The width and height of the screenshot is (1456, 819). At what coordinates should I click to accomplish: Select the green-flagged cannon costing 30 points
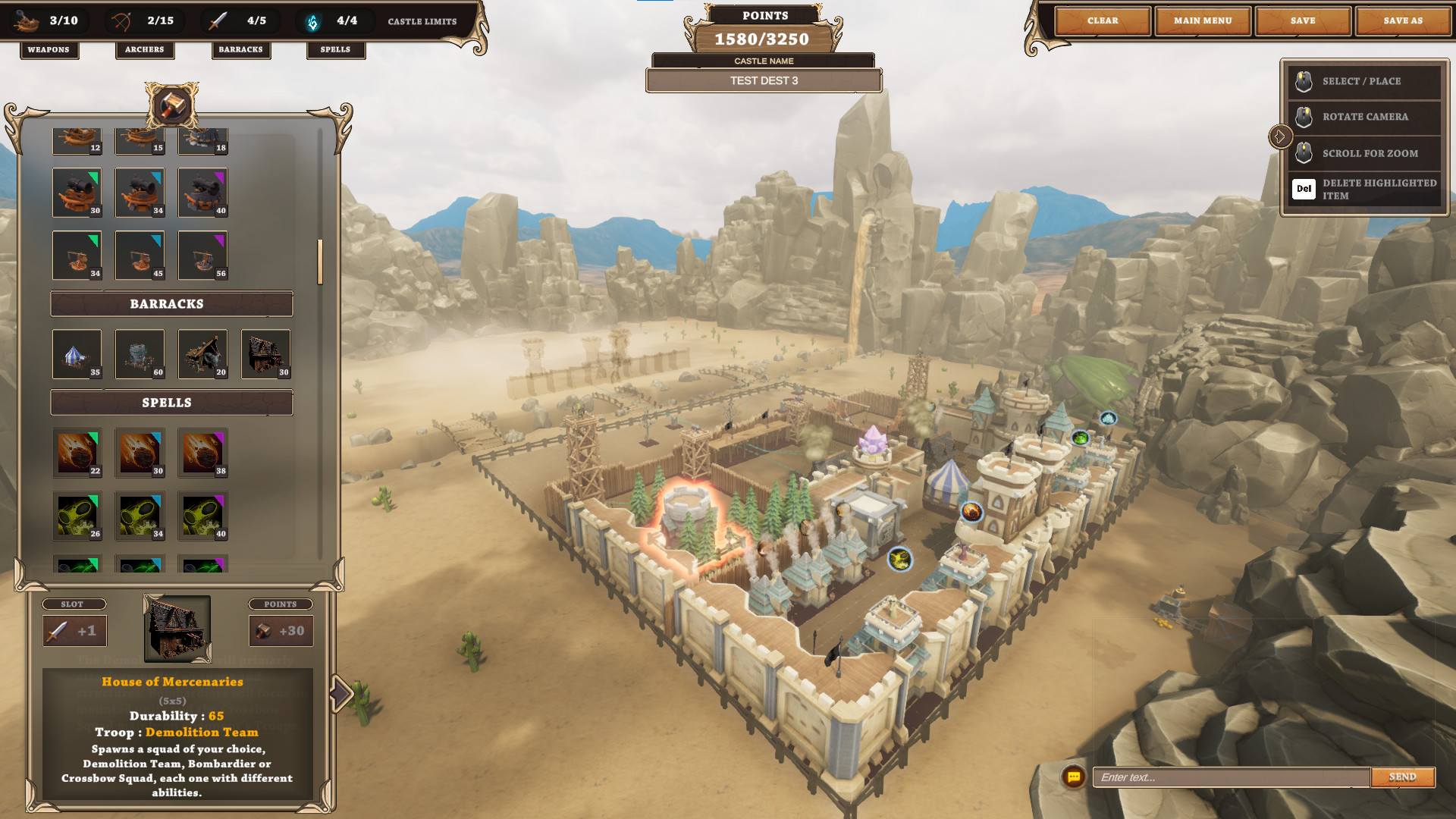[x=77, y=193]
